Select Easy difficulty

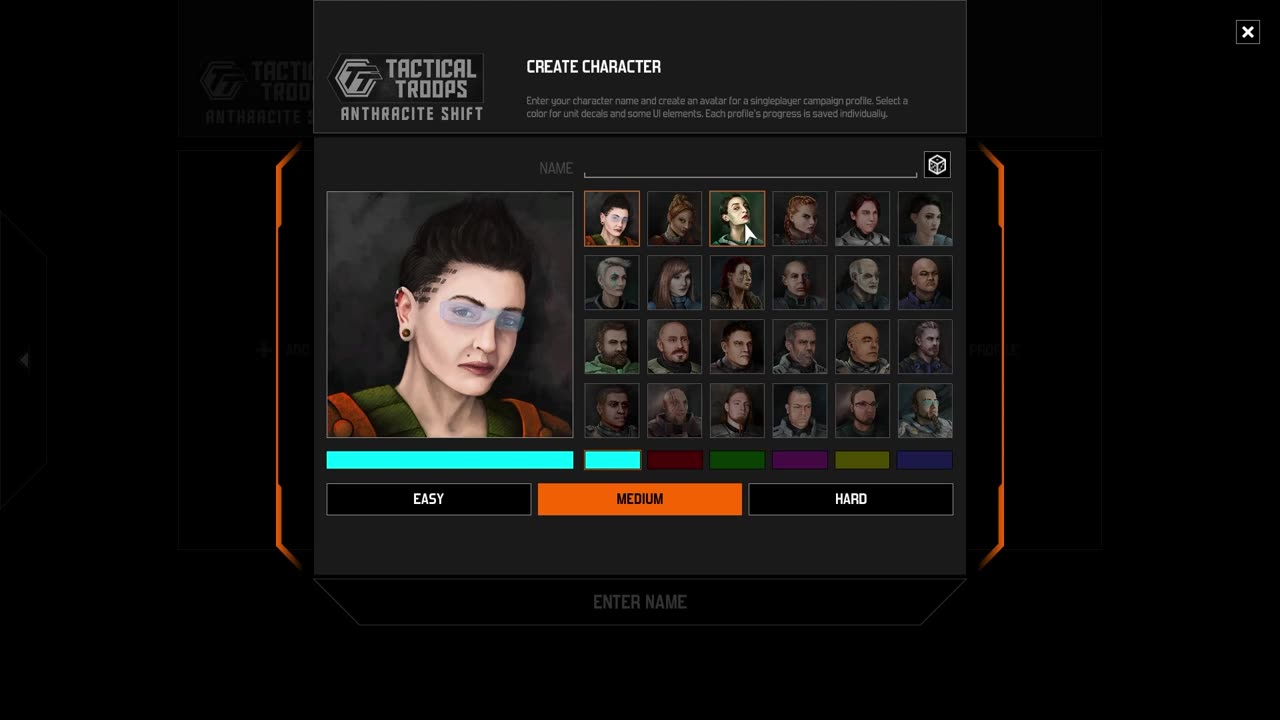pyautogui.click(x=428, y=499)
